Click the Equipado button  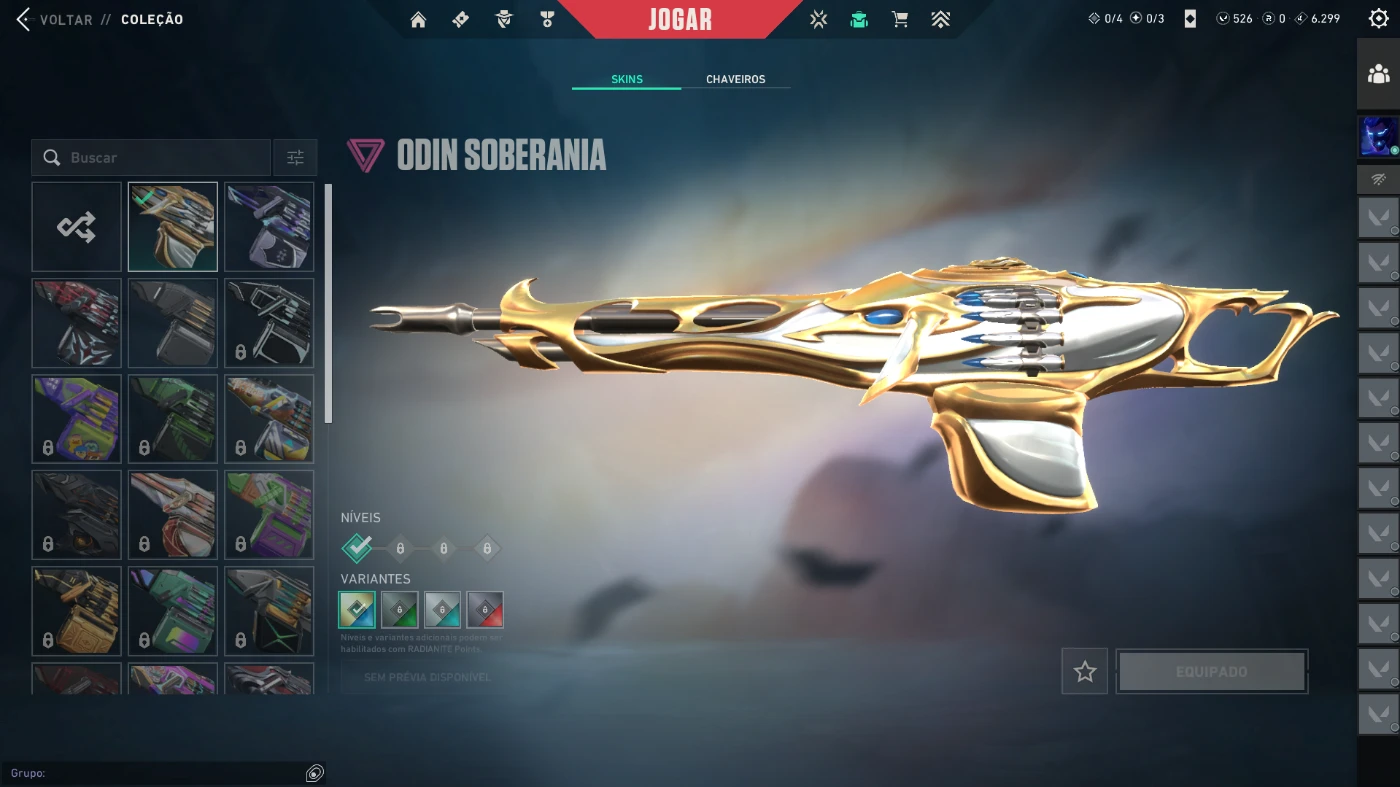pyautogui.click(x=1212, y=672)
